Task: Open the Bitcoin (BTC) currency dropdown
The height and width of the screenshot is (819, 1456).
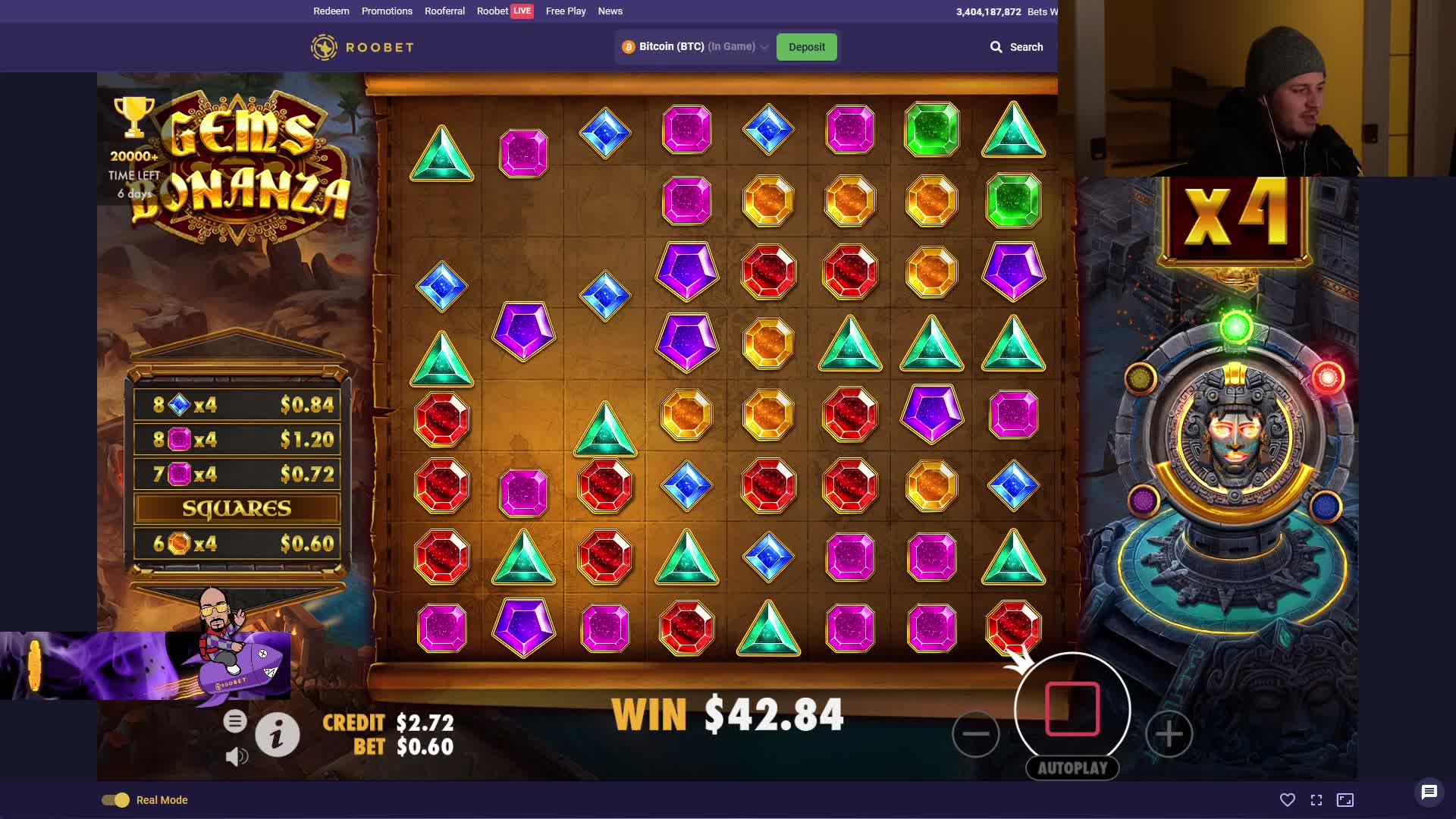Action: click(695, 47)
